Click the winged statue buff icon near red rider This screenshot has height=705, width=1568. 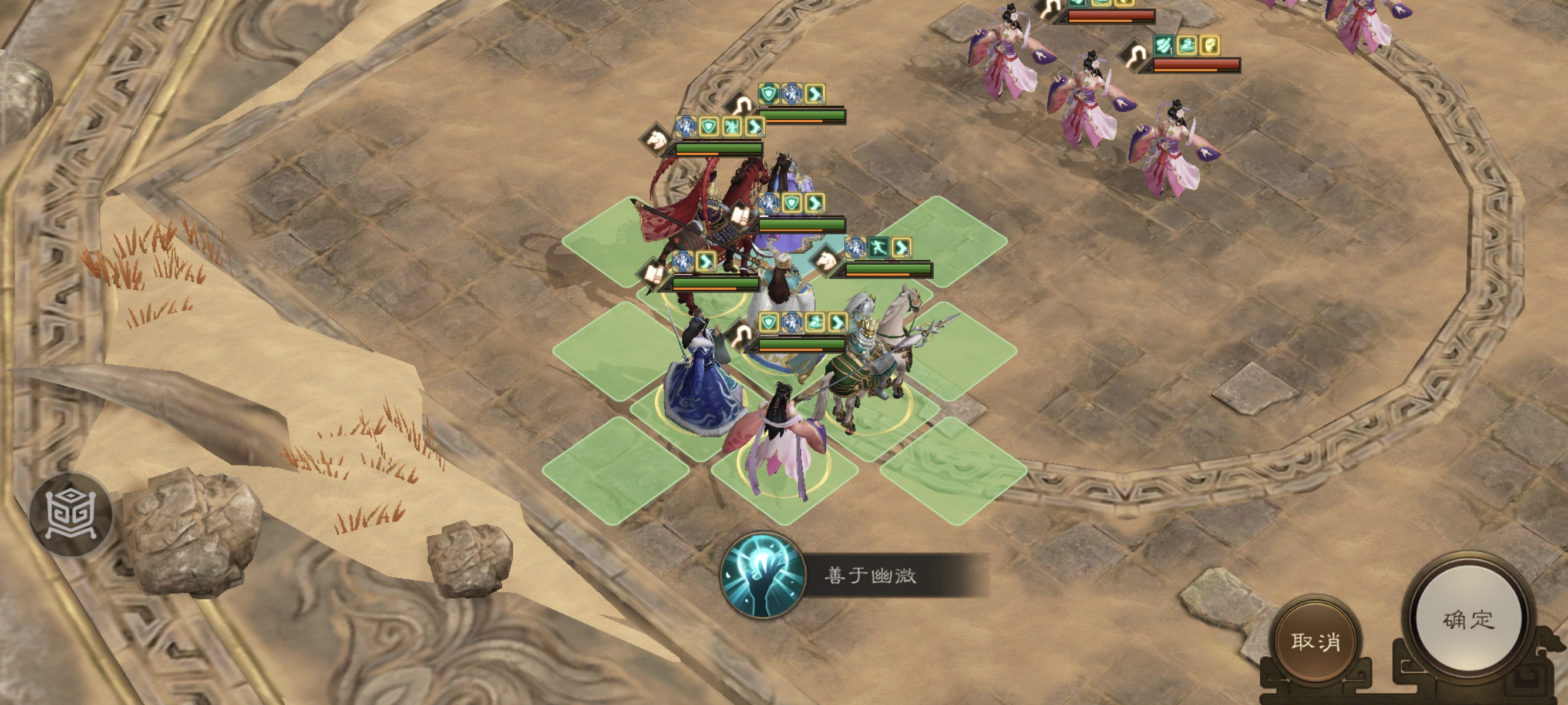732,127
